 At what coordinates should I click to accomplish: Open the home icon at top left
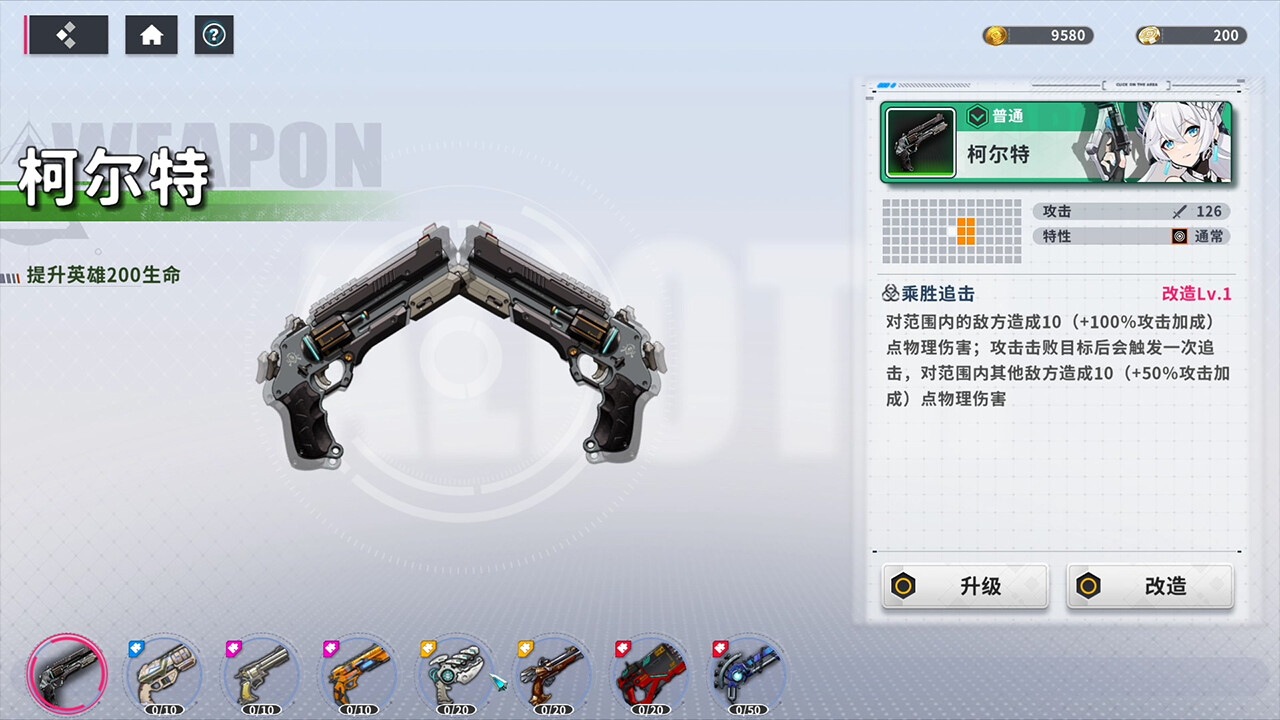pyautogui.click(x=151, y=34)
